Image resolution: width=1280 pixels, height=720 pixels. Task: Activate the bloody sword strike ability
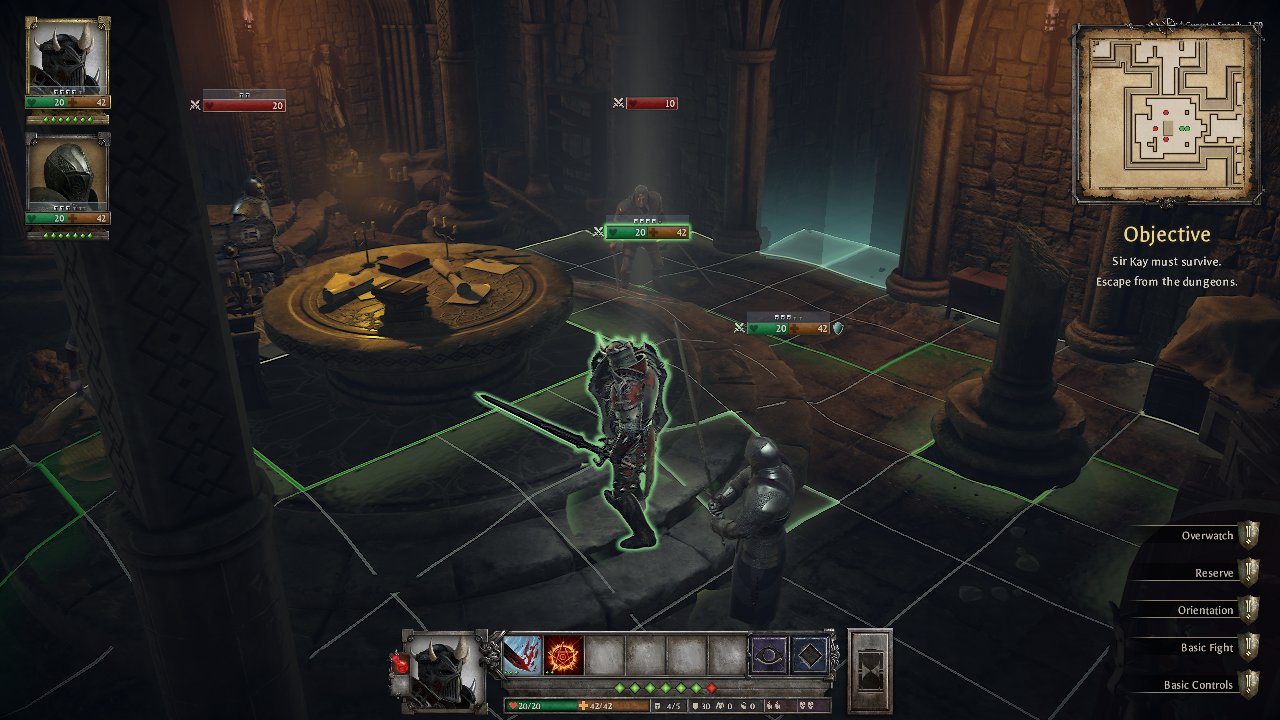coord(522,655)
